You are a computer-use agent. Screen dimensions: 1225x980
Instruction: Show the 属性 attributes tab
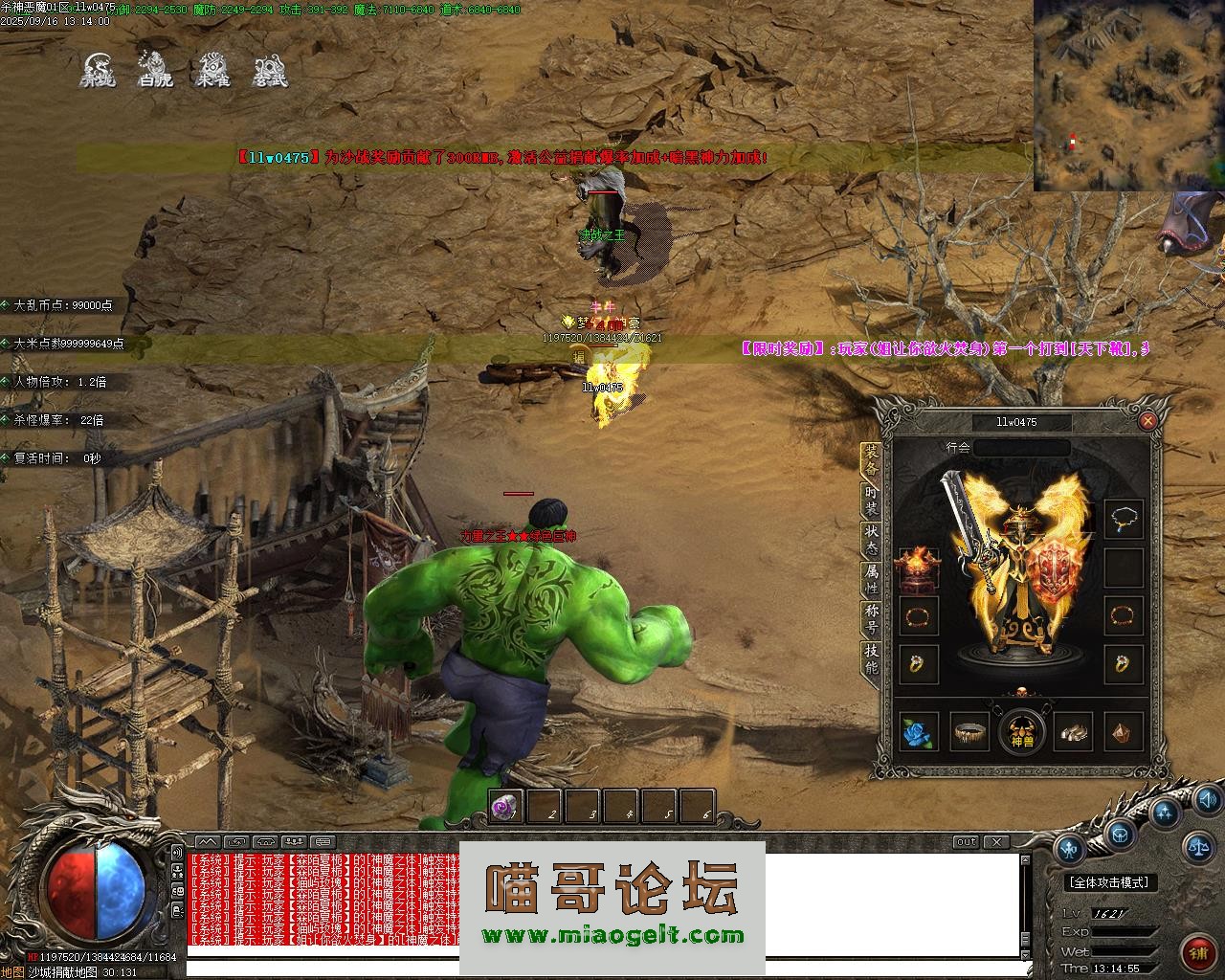coord(871,577)
